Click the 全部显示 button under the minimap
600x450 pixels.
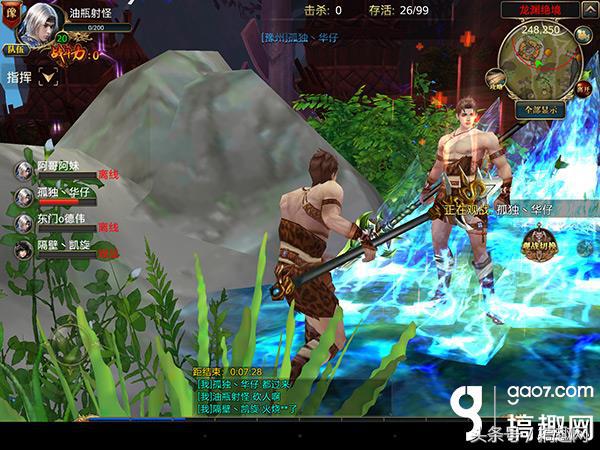tap(541, 109)
